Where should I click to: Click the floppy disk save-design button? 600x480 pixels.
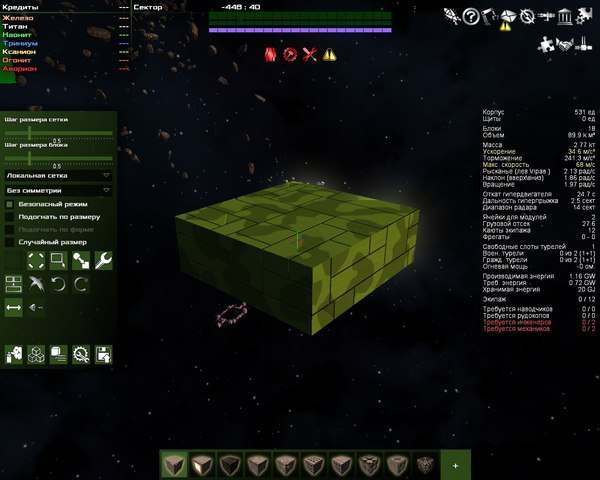[x=103, y=353]
